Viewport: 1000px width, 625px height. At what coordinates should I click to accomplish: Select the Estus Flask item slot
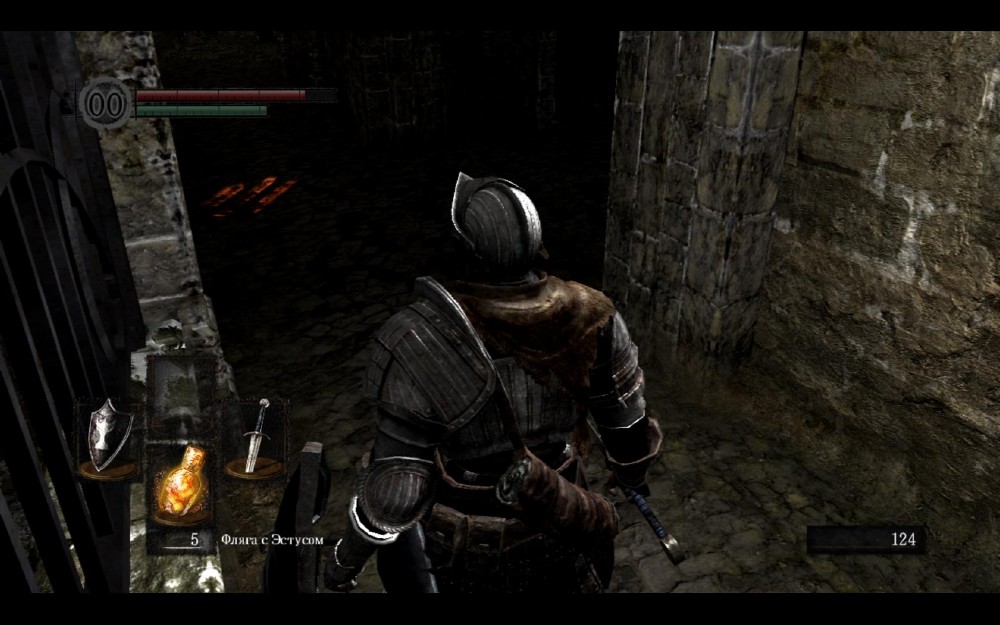(x=181, y=486)
